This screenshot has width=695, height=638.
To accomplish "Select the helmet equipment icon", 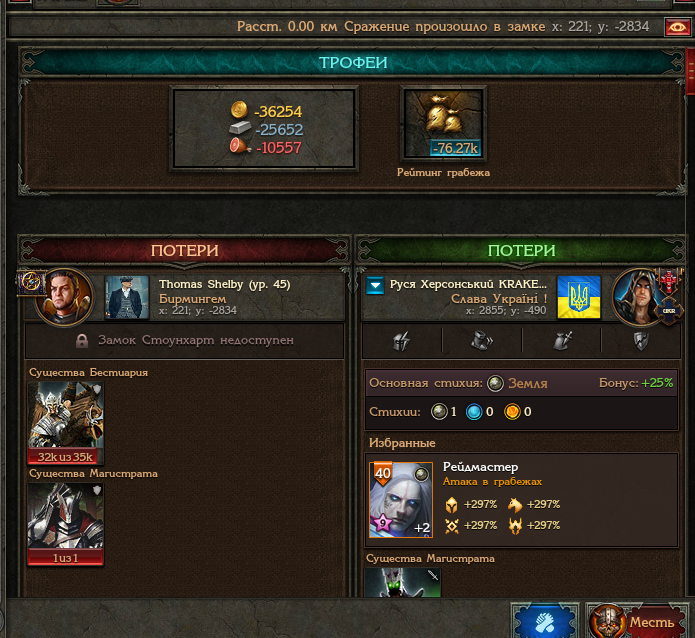I will click(402, 341).
